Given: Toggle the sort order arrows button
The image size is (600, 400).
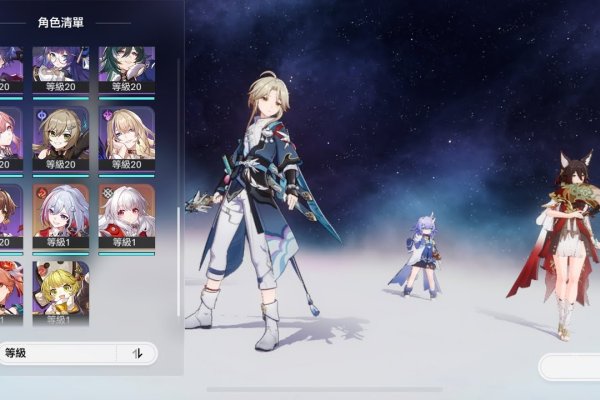Looking at the screenshot, I should (x=138, y=353).
